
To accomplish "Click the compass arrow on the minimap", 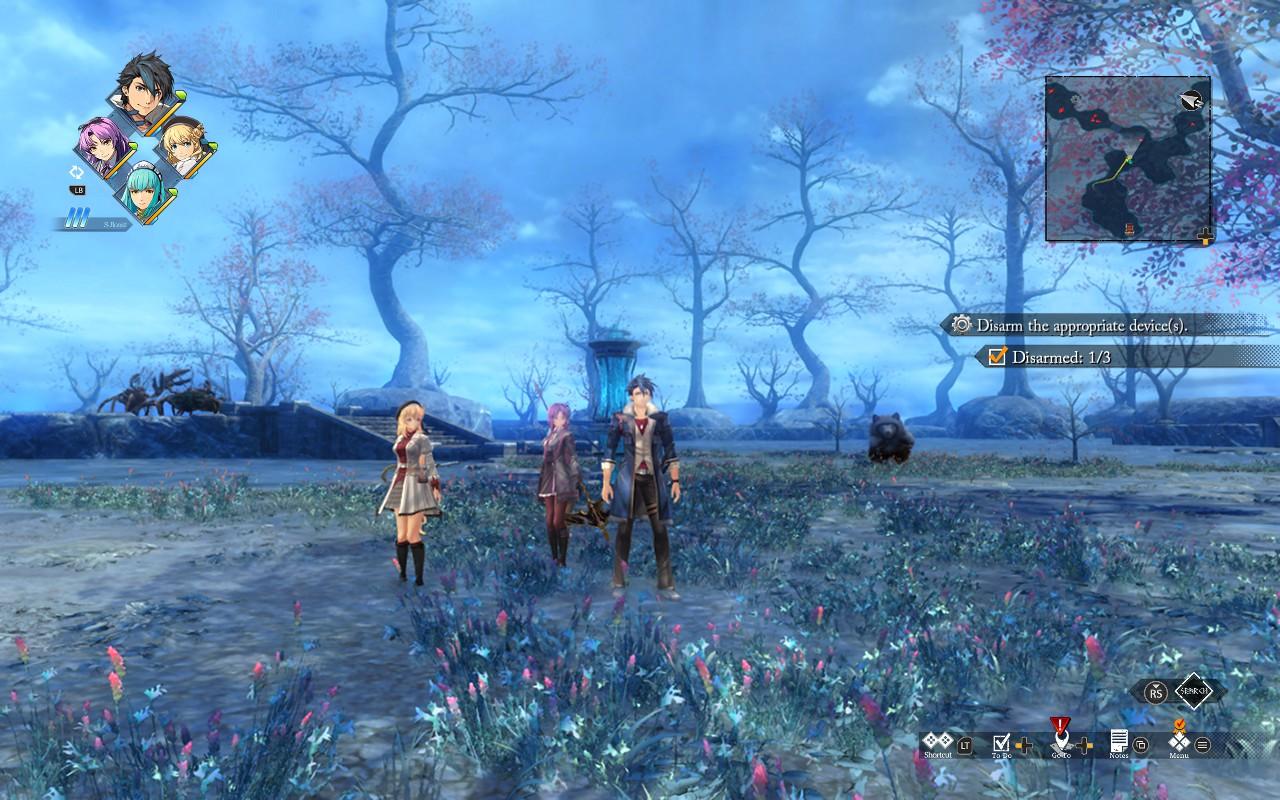I will point(1190,99).
